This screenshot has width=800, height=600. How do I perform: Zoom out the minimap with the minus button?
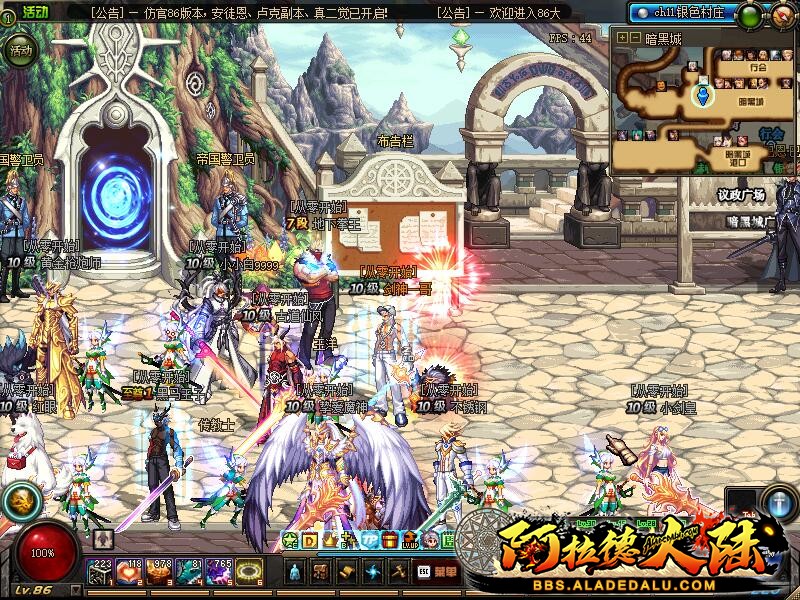click(x=634, y=37)
